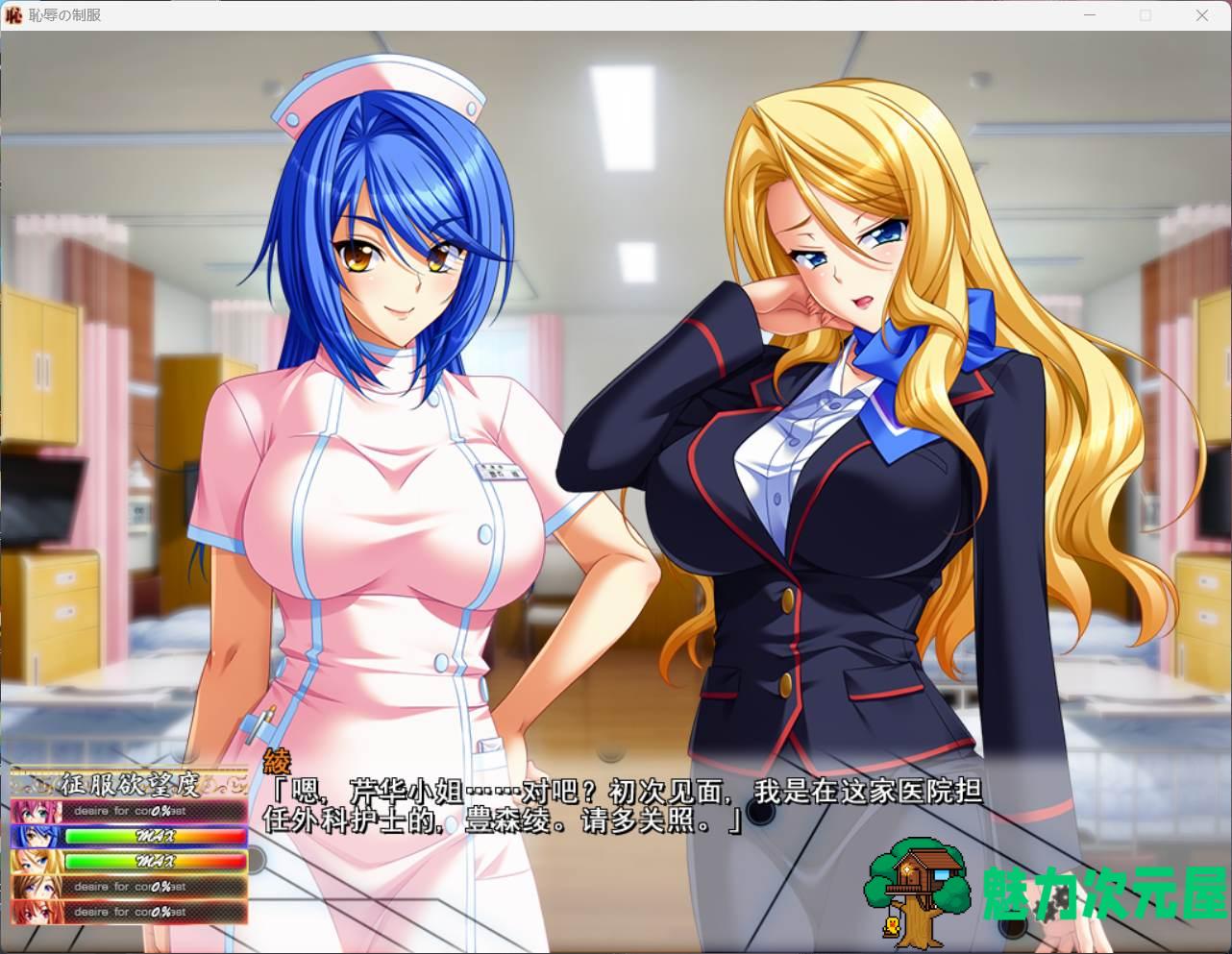
Task: Select the blue-haired nurse portrait in the desire panel
Action: click(x=37, y=836)
